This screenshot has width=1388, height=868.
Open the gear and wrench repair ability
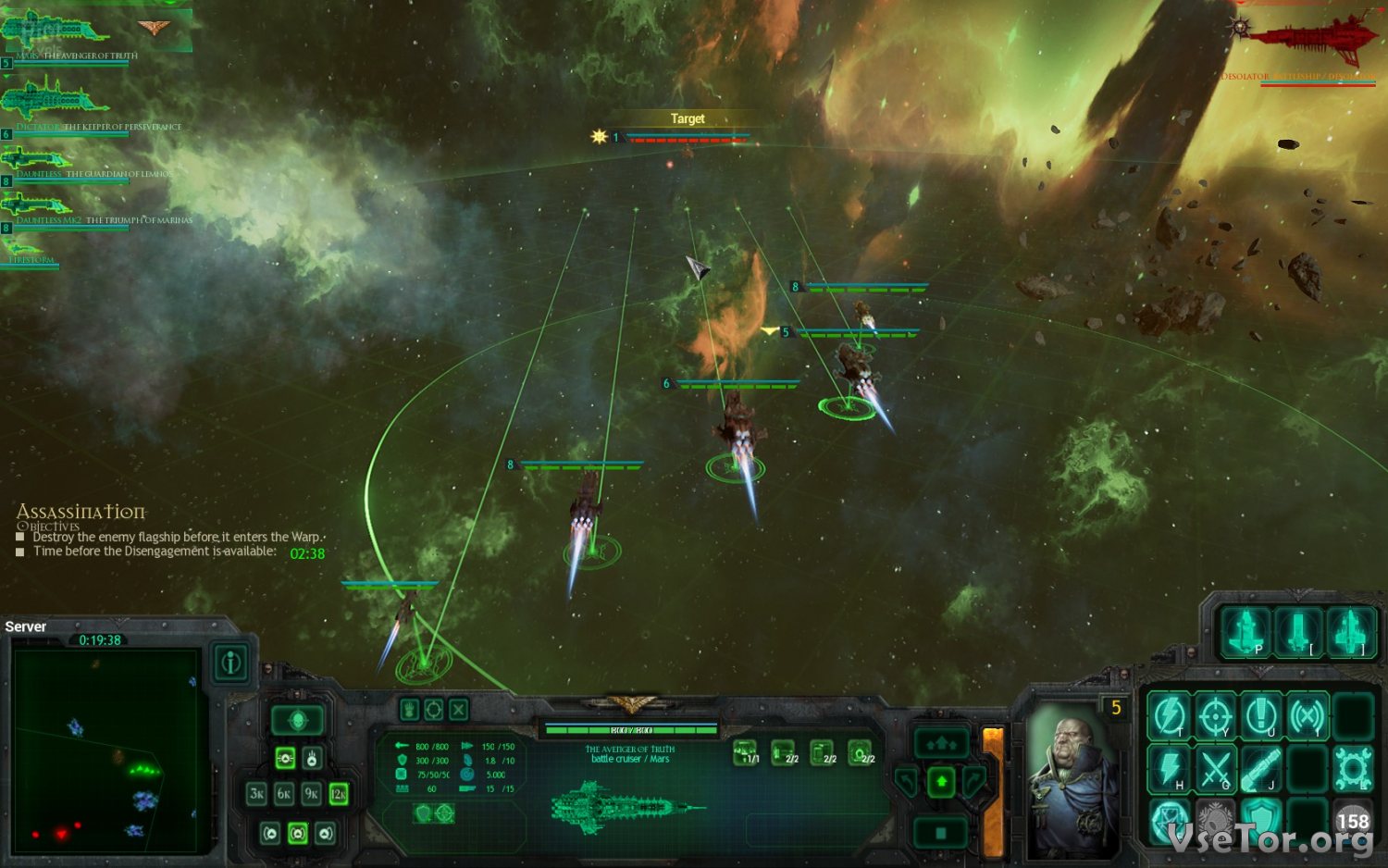pos(1352,769)
